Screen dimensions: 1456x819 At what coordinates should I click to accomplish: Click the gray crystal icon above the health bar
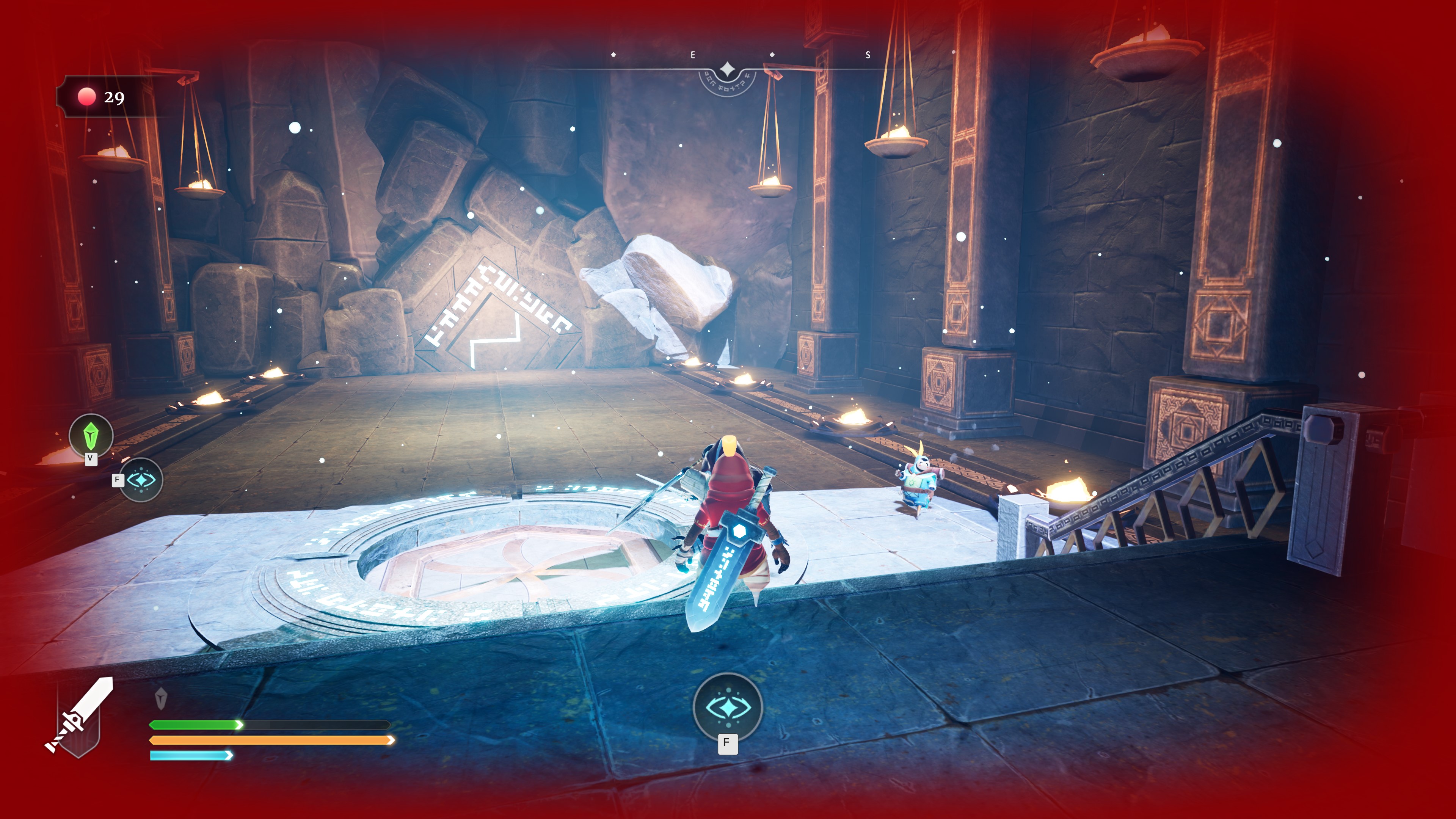(x=160, y=698)
